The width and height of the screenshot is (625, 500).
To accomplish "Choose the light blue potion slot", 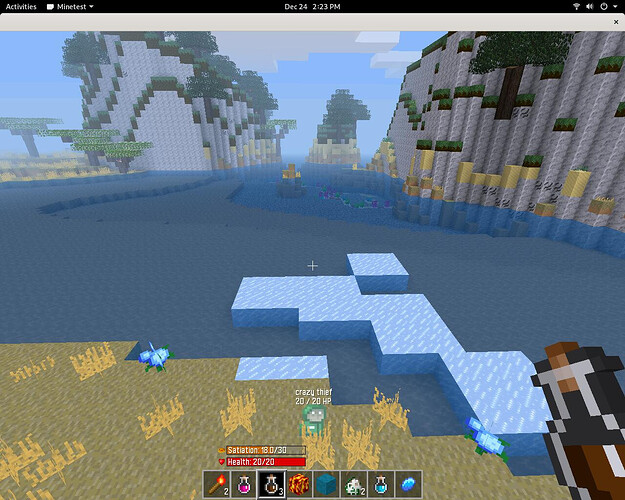I will (381, 485).
